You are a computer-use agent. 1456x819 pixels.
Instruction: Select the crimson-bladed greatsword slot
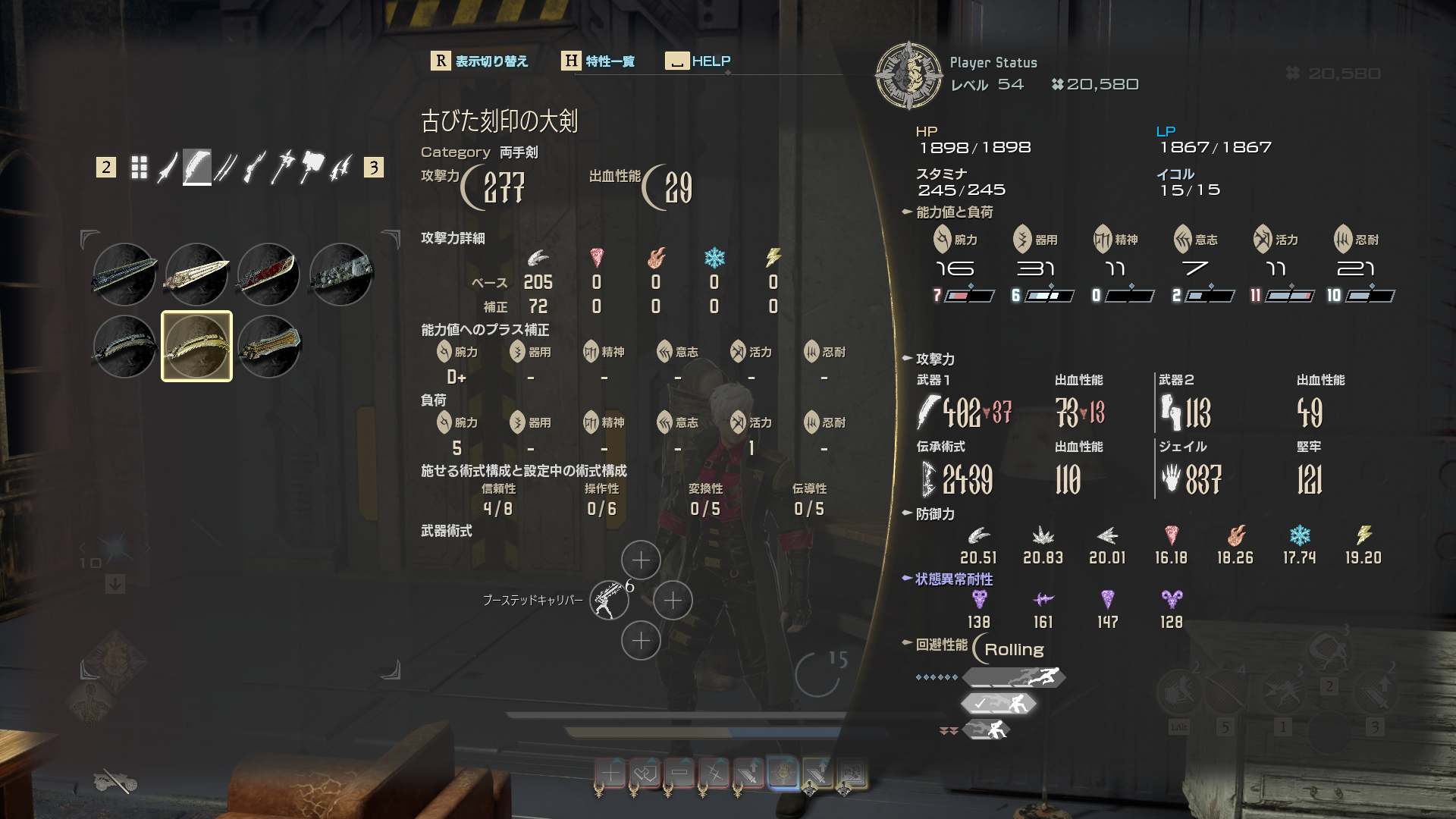[x=268, y=275]
